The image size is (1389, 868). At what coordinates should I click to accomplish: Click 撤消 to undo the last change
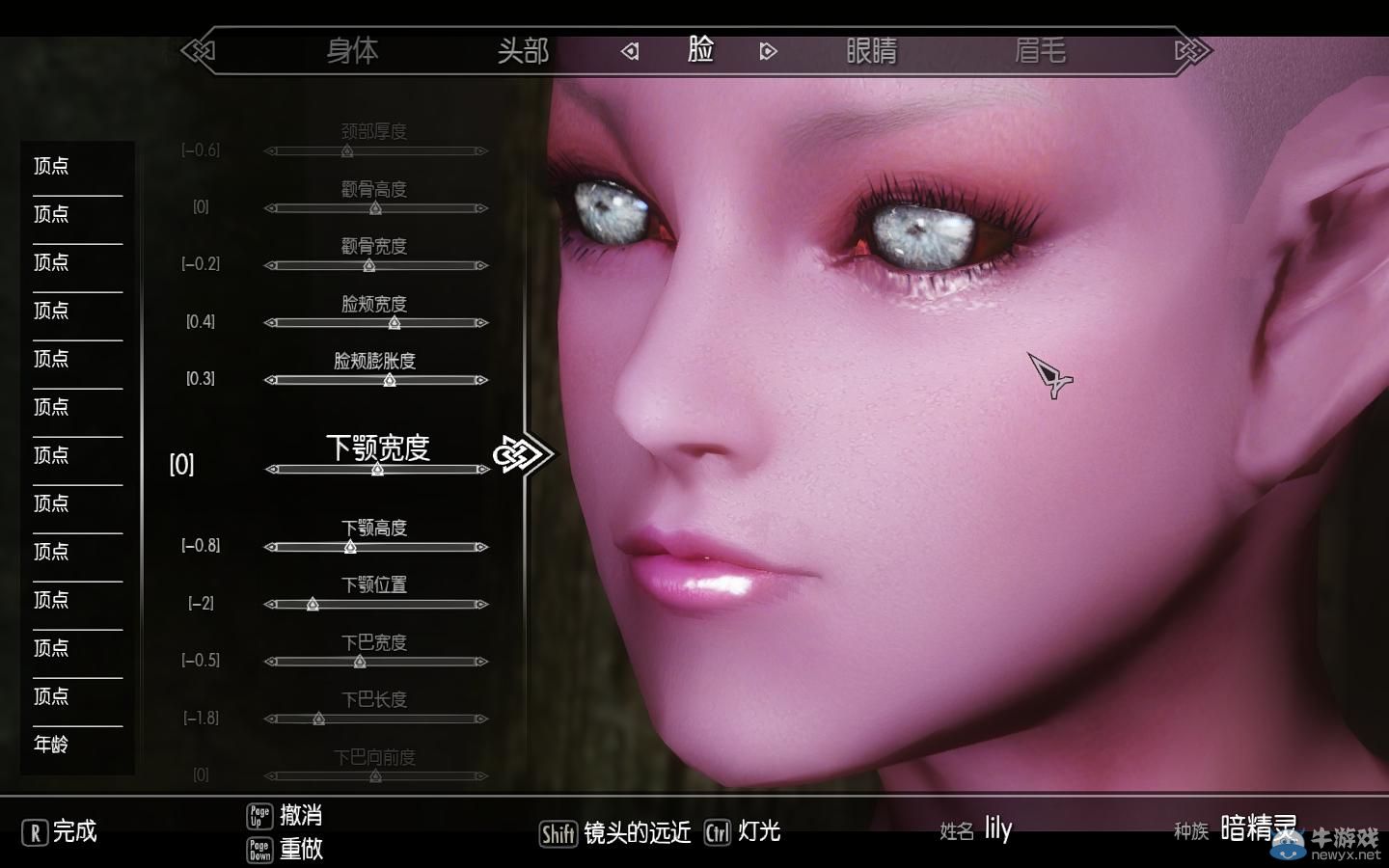[x=301, y=815]
